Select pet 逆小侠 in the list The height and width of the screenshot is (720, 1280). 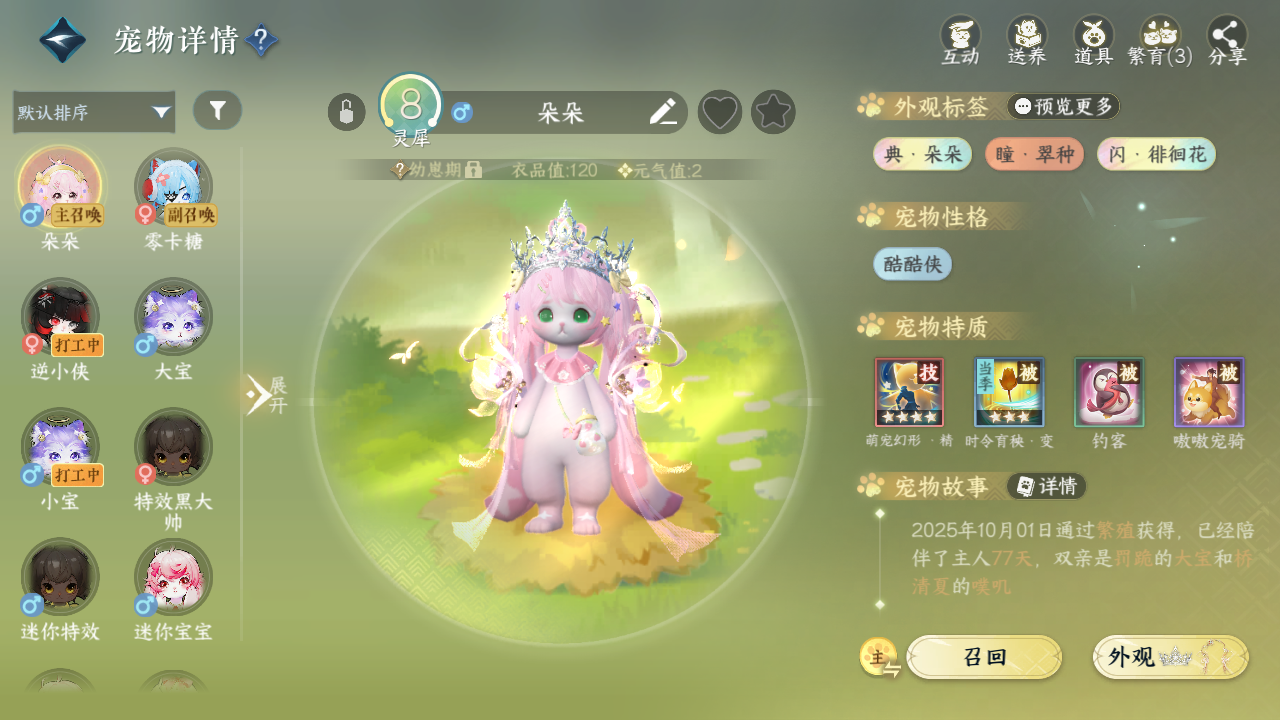point(60,317)
